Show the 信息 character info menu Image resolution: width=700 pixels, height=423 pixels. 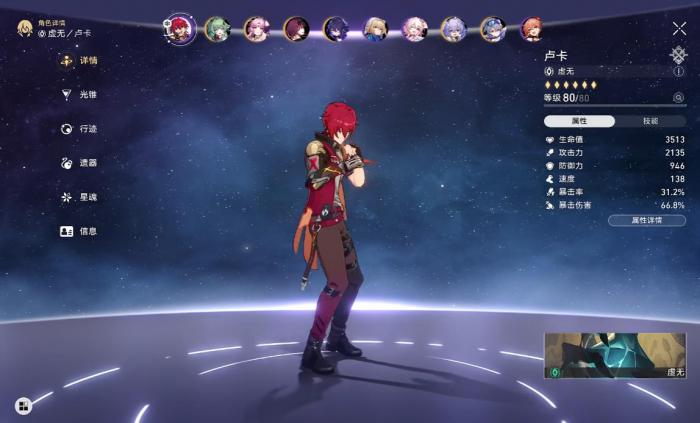(x=87, y=231)
